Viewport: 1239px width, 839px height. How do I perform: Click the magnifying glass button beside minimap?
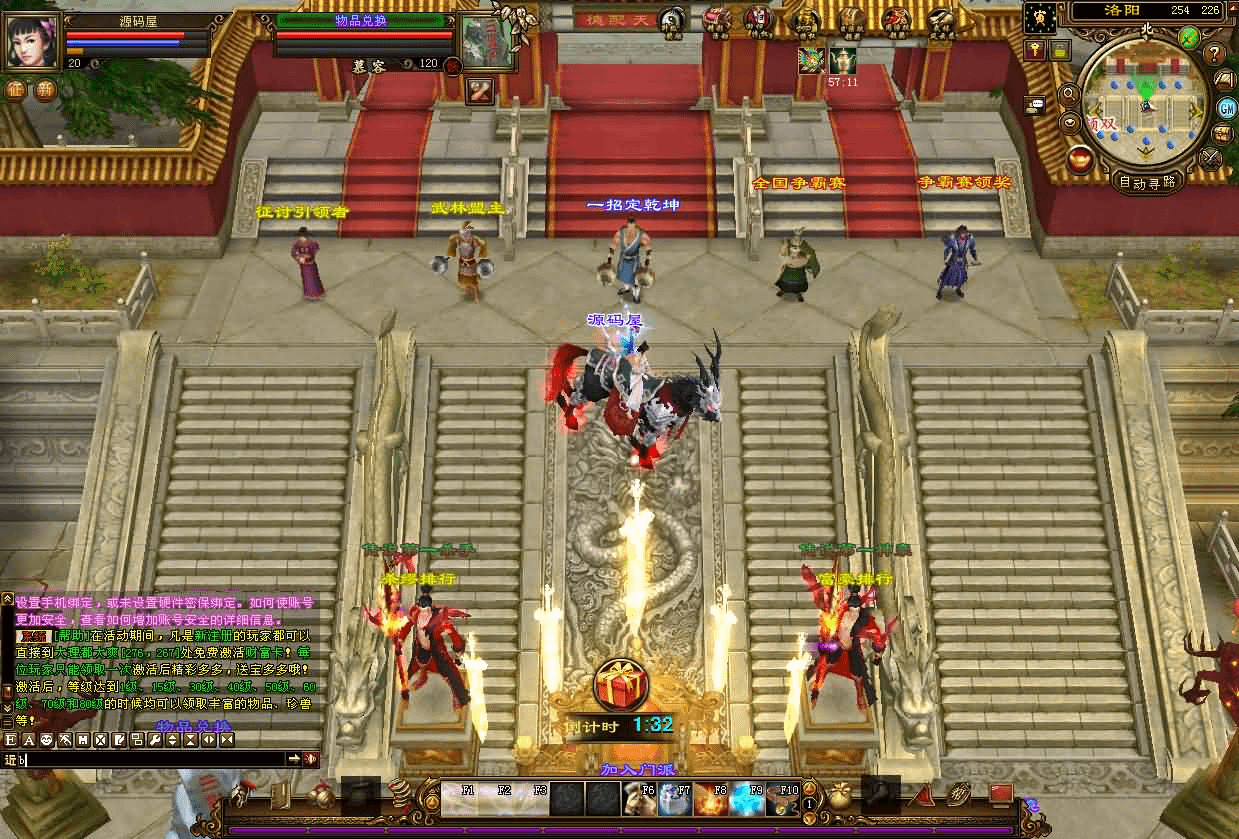[x=1068, y=94]
